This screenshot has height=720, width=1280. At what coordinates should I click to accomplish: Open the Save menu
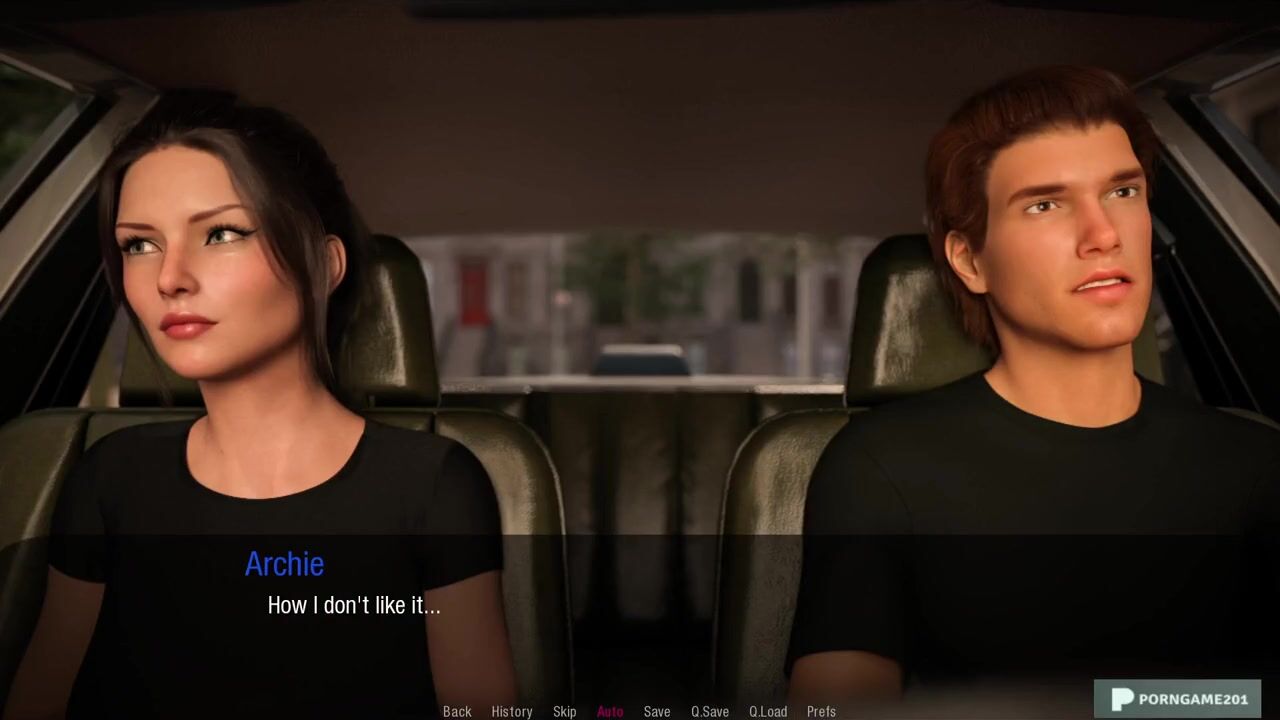click(657, 711)
